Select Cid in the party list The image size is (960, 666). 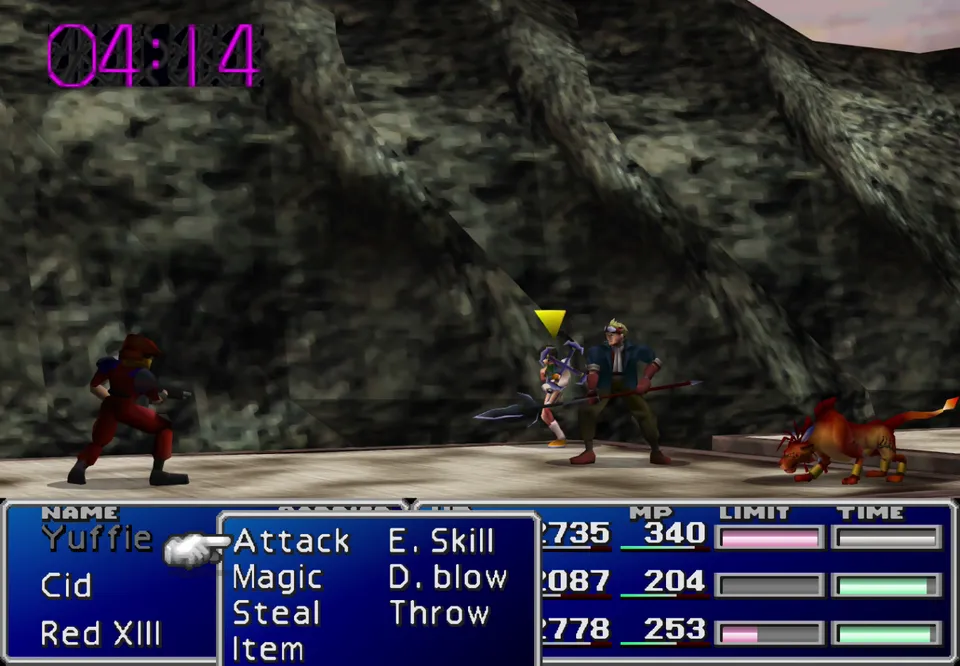(66, 586)
